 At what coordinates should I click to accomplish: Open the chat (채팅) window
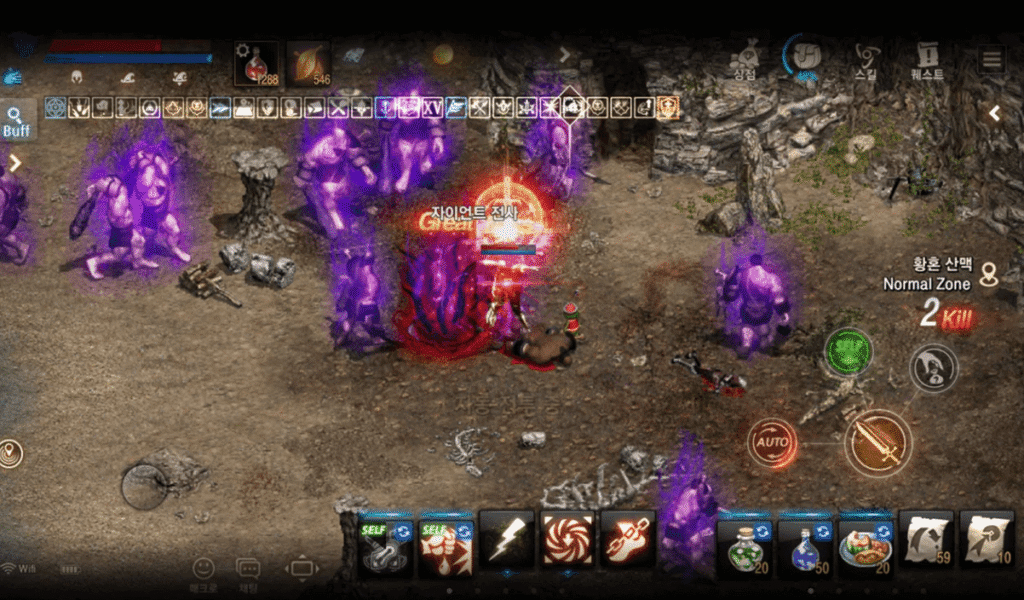(x=248, y=572)
